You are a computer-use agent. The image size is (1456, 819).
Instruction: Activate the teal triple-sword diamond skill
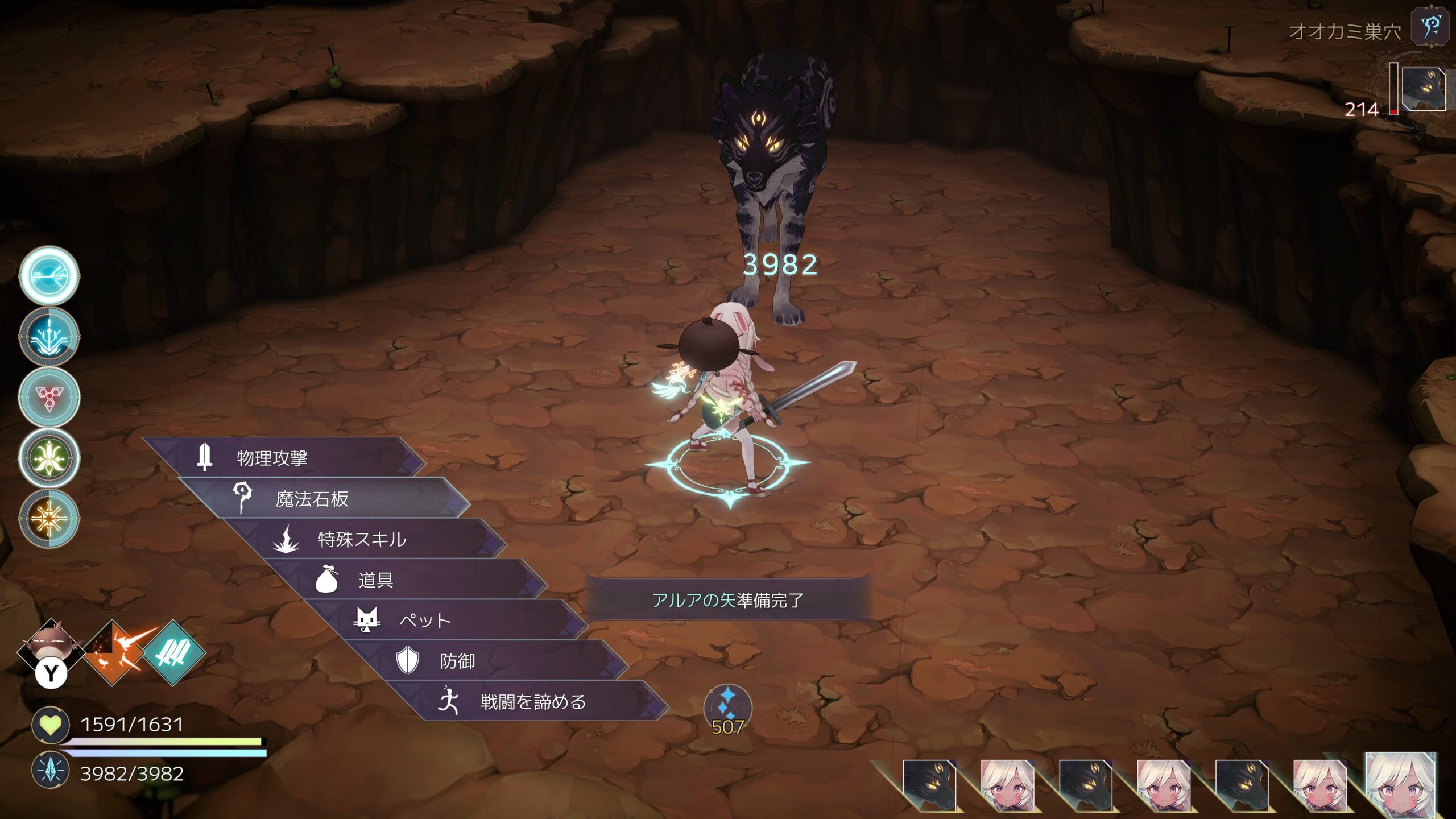pos(173,652)
